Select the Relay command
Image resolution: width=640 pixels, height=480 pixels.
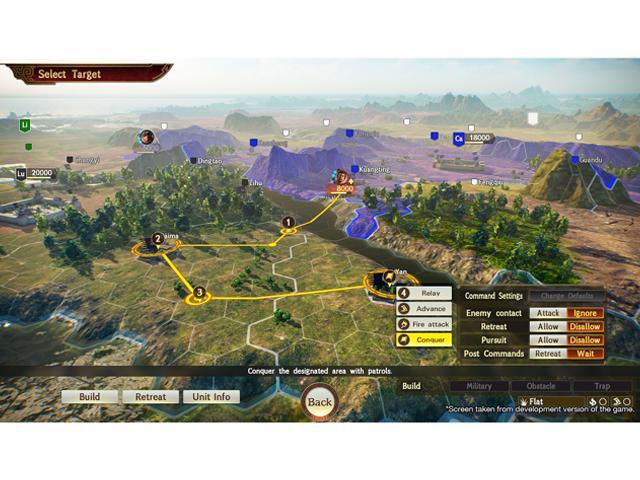pyautogui.click(x=425, y=294)
